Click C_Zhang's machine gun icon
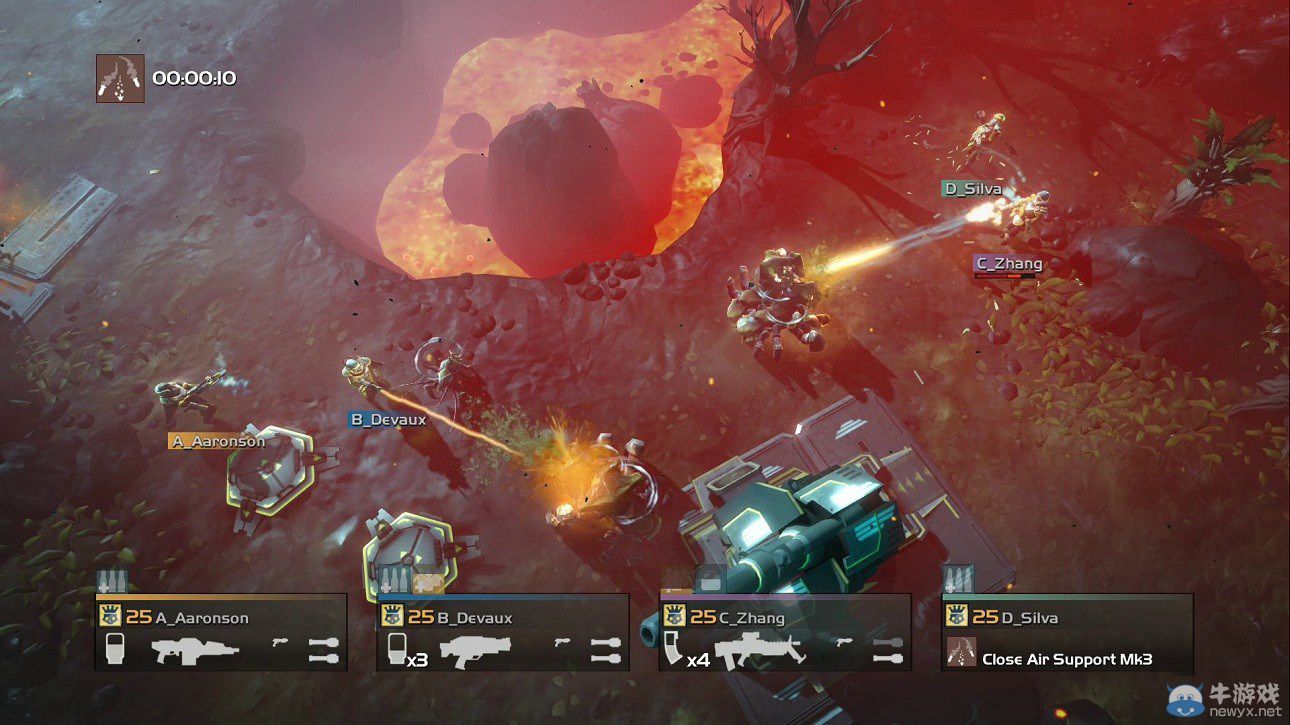This screenshot has width=1290, height=725. click(x=762, y=648)
